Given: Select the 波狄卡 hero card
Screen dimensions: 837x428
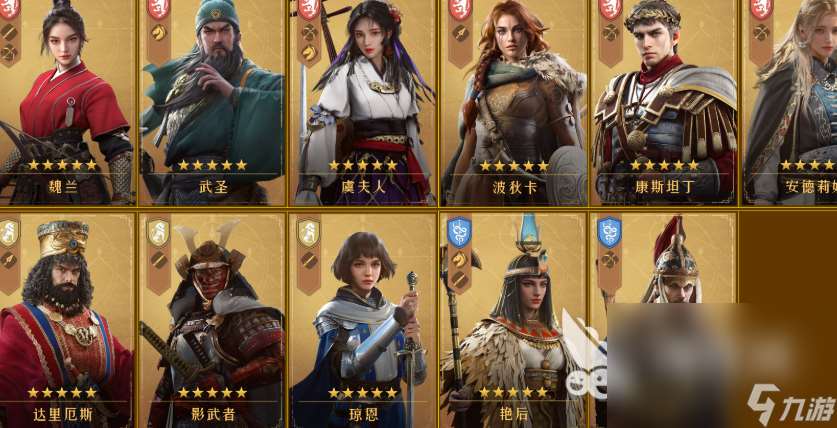Looking at the screenshot, I should click(513, 100).
